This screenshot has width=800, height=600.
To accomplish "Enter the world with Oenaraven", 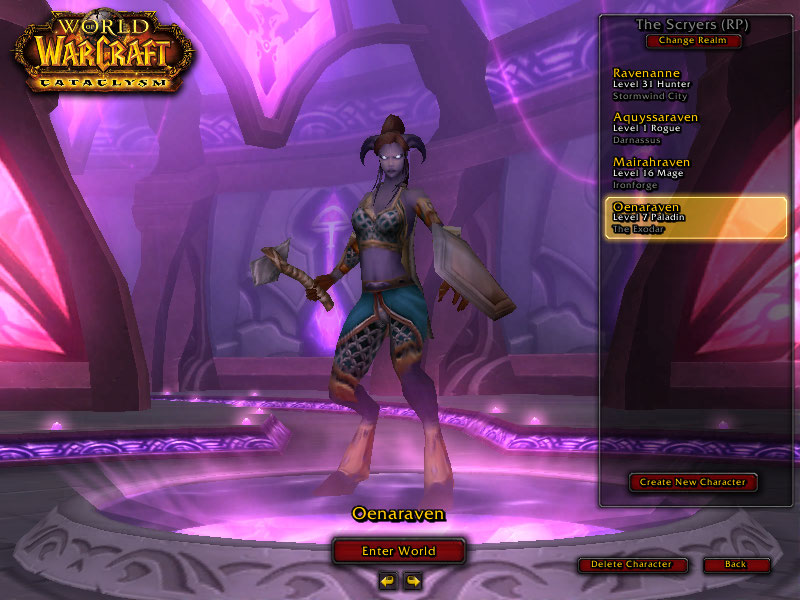I will [399, 551].
